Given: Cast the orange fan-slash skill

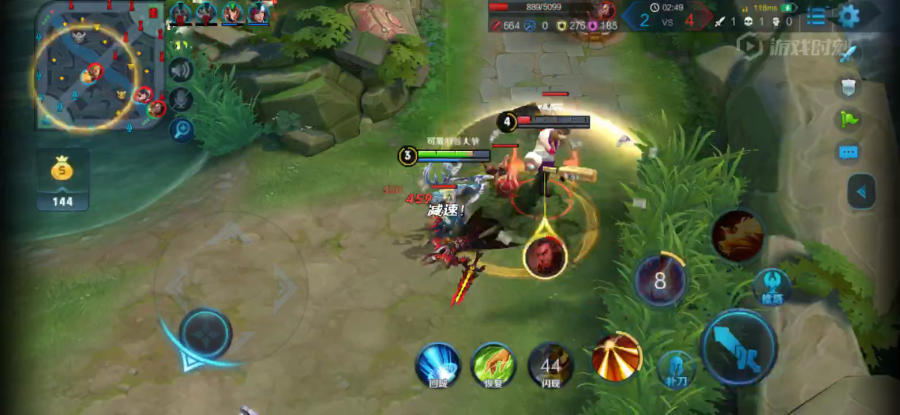Looking at the screenshot, I should point(616,357).
